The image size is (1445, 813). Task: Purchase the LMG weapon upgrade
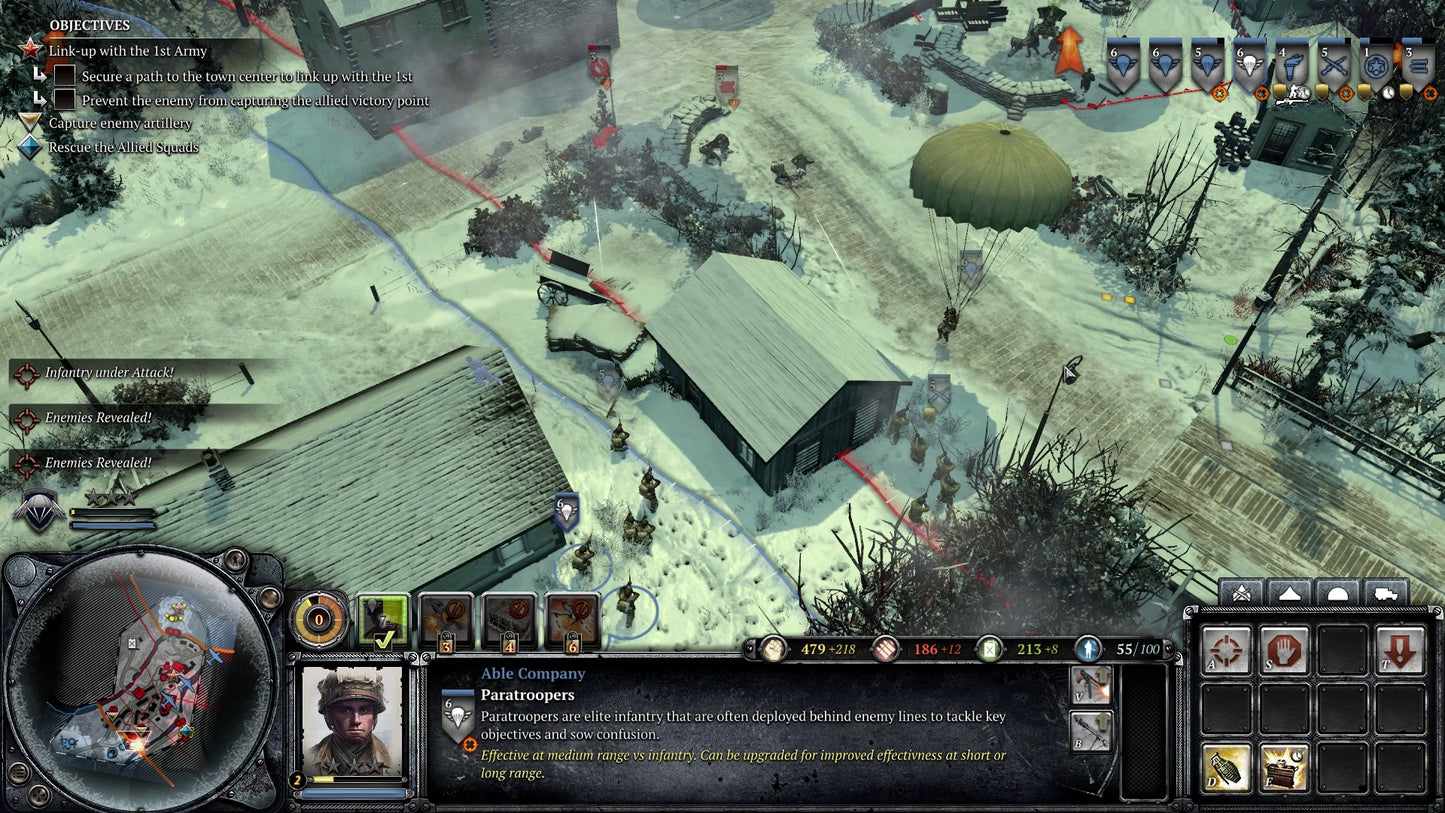click(x=1092, y=686)
